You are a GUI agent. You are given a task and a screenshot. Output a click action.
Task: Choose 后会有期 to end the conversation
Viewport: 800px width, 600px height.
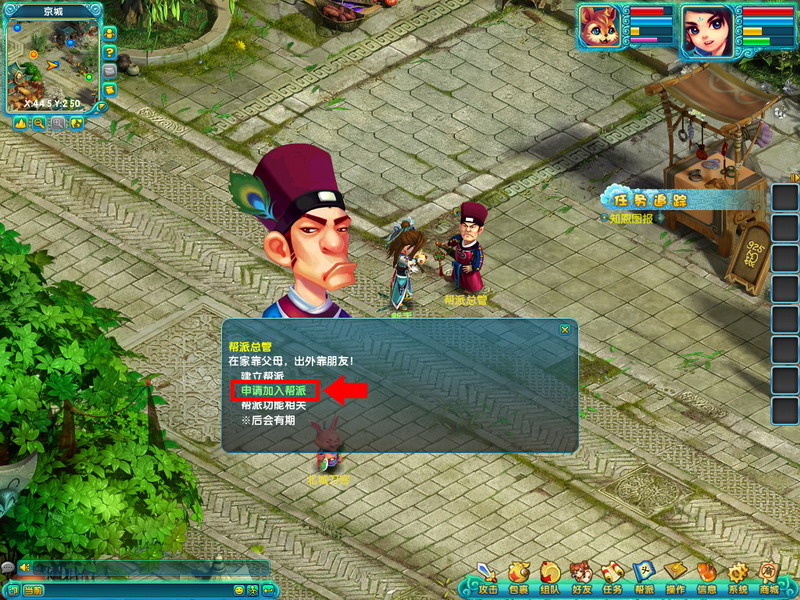coord(269,422)
